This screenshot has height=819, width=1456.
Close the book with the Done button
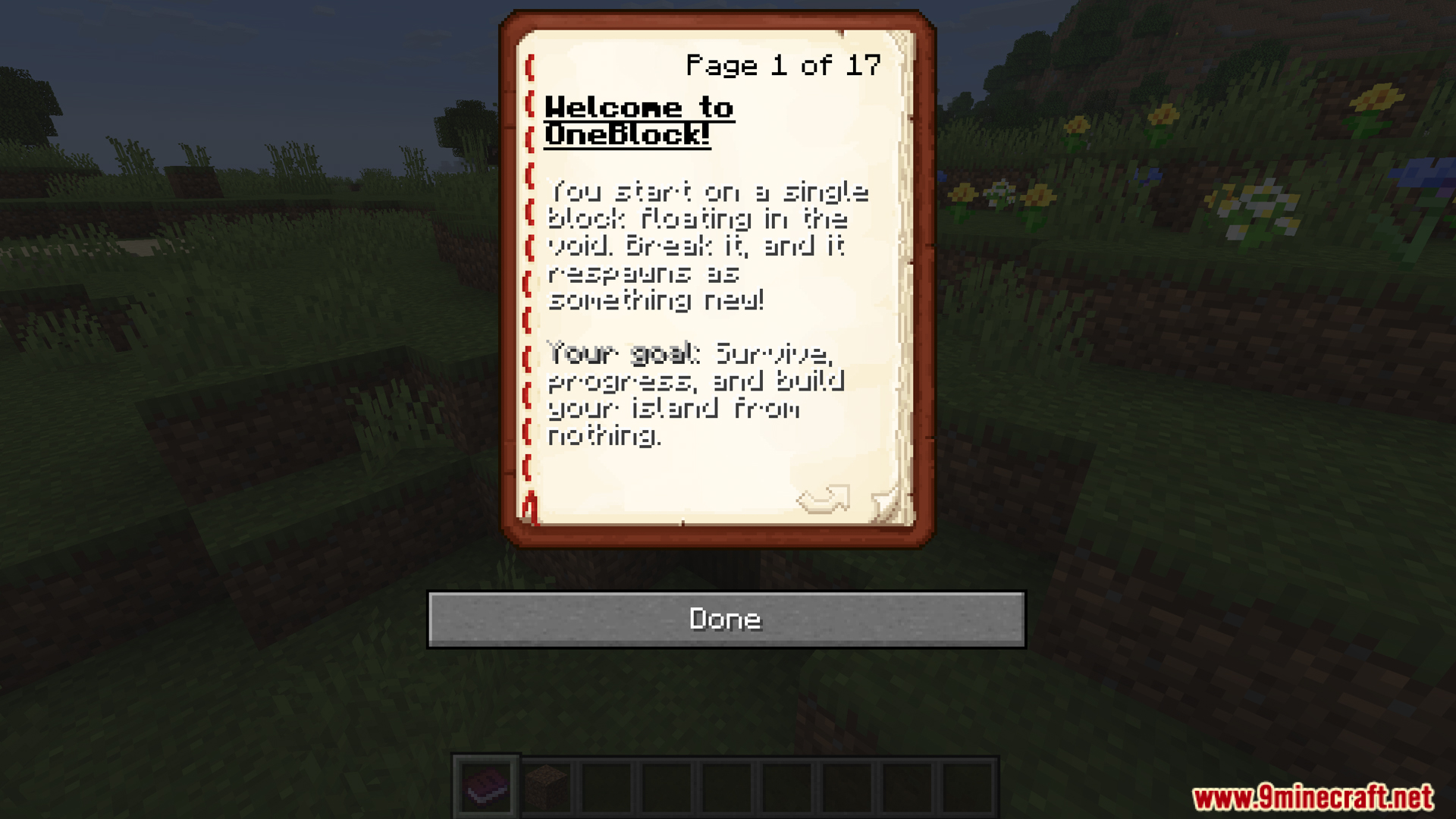[726, 620]
